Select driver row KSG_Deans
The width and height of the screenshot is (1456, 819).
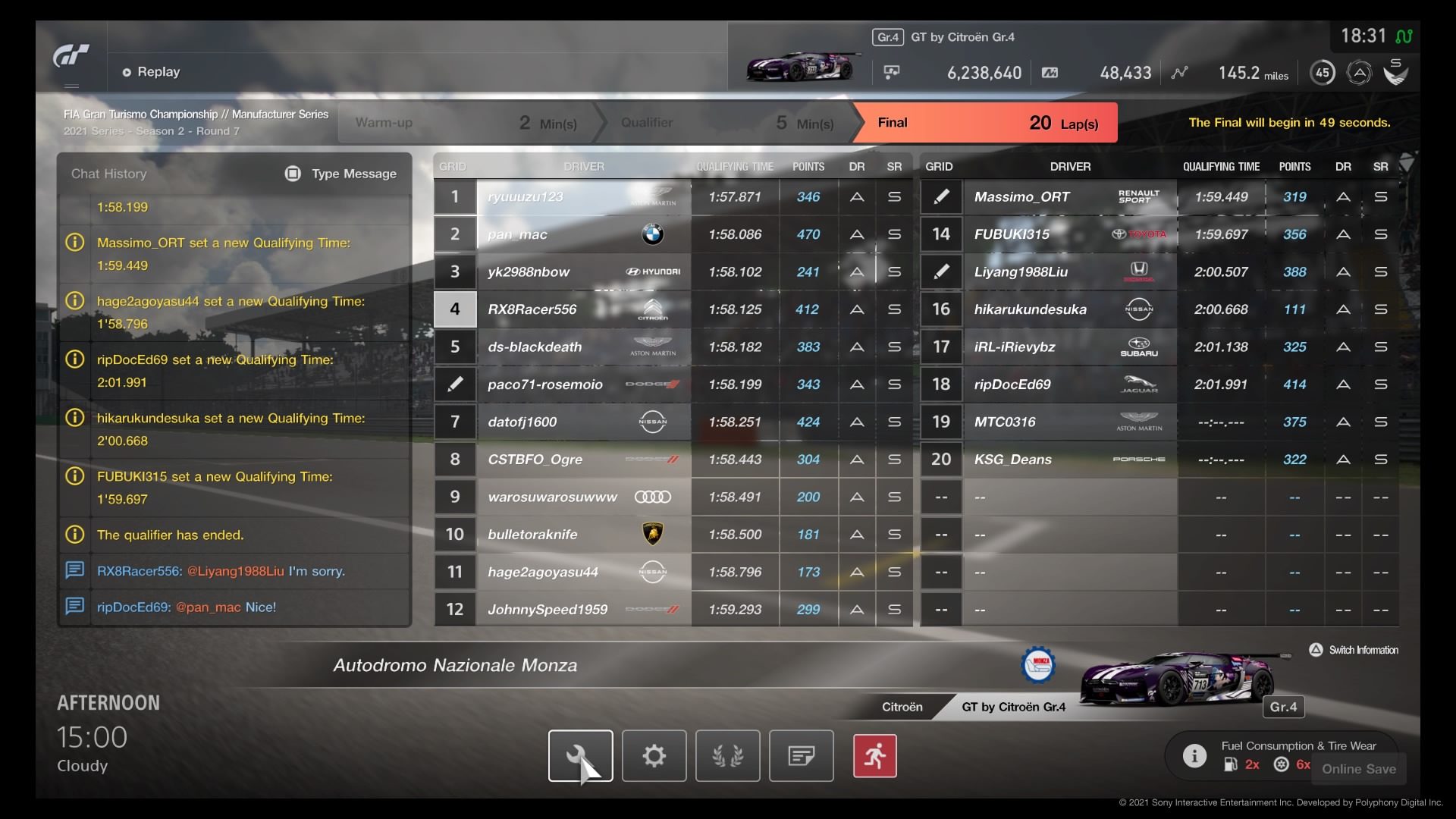pyautogui.click(x=1069, y=460)
